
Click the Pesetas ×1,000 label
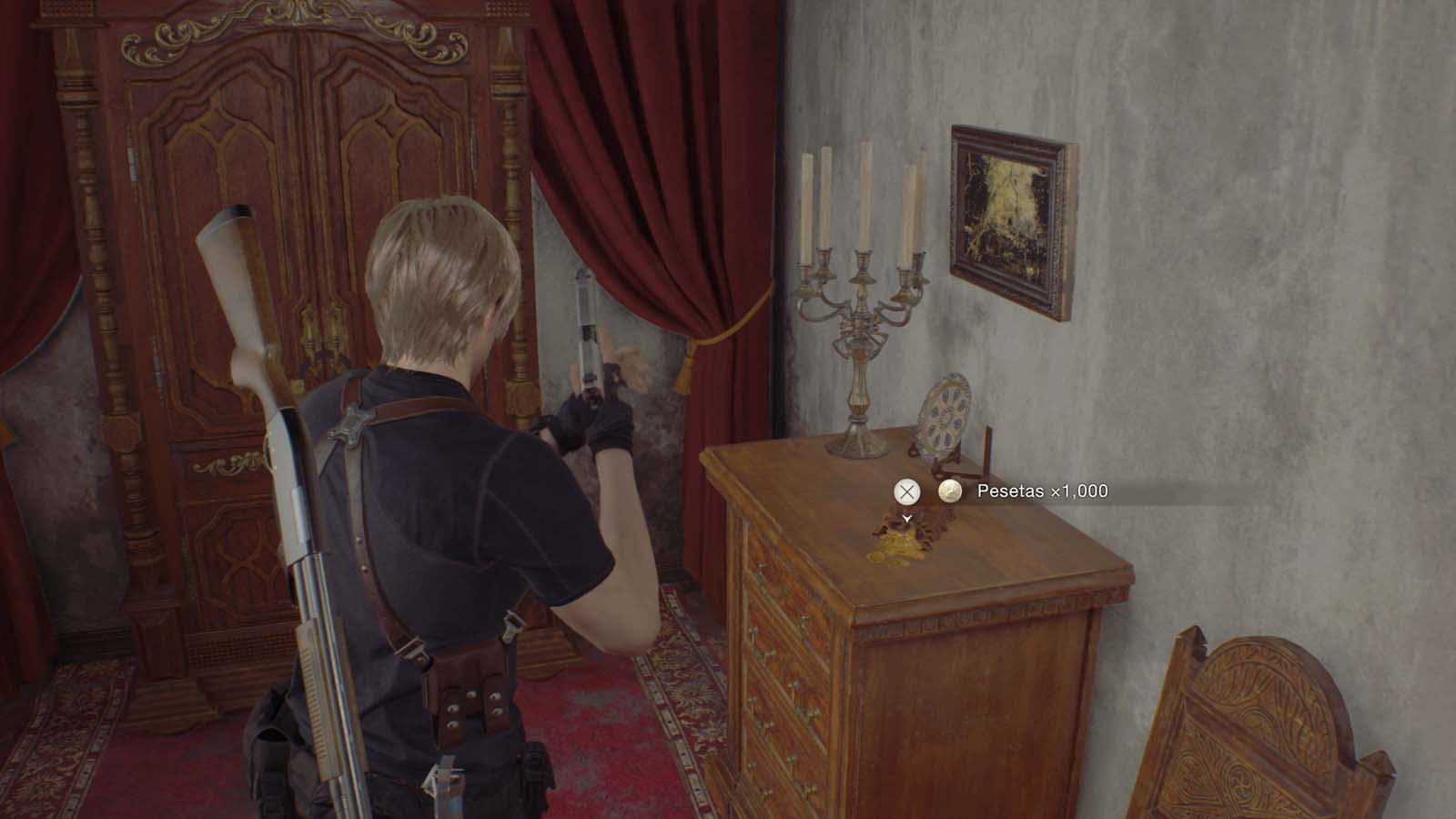tap(1040, 491)
